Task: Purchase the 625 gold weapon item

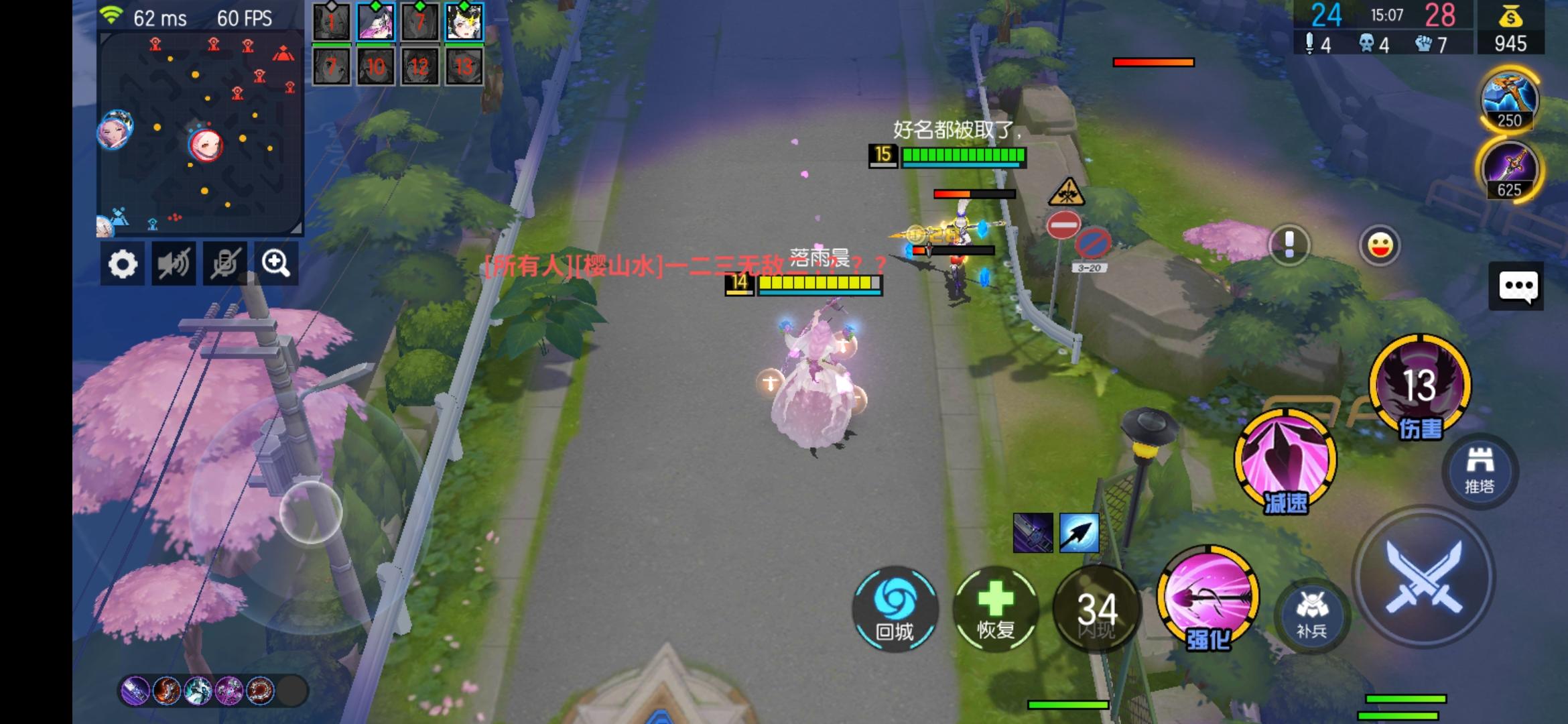Action: 1510,171
